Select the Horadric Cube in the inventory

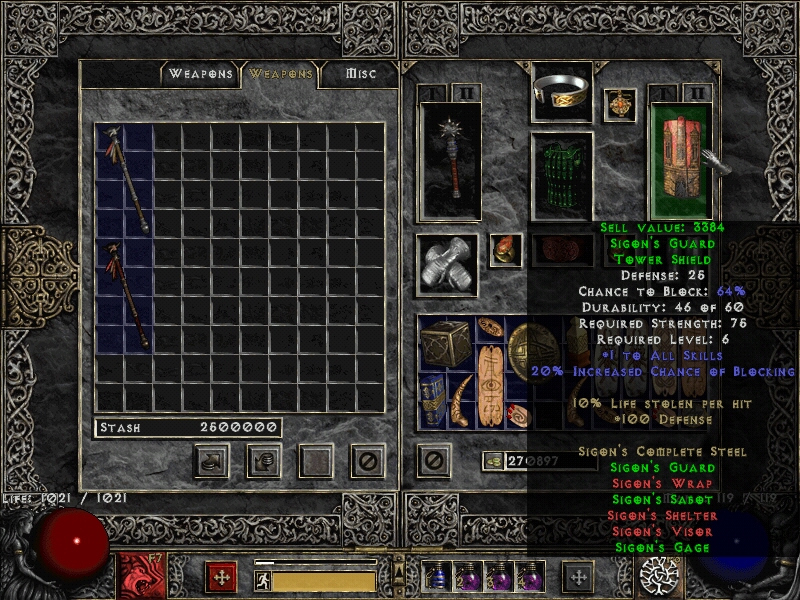click(x=446, y=344)
